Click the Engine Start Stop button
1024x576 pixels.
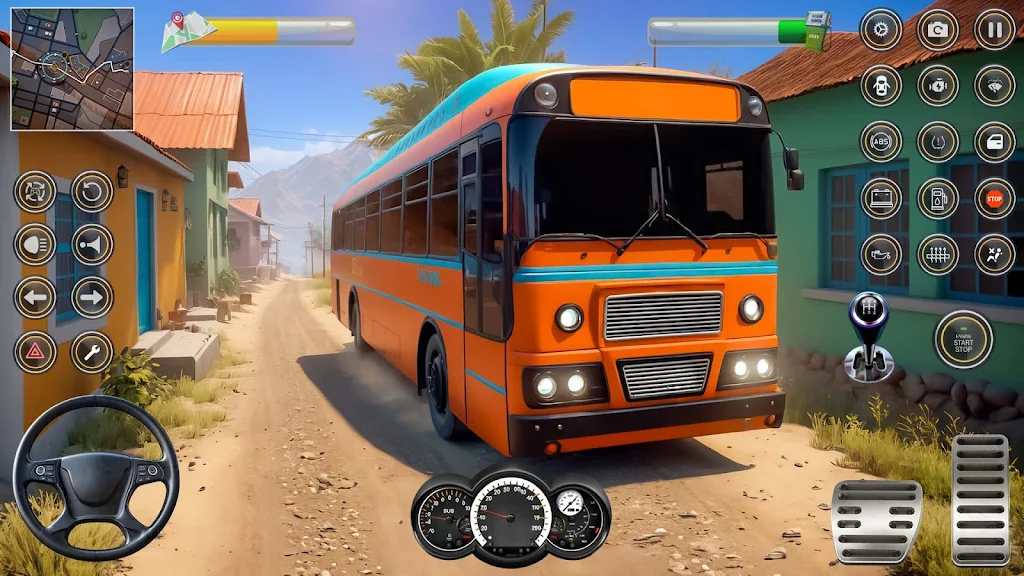pos(964,340)
